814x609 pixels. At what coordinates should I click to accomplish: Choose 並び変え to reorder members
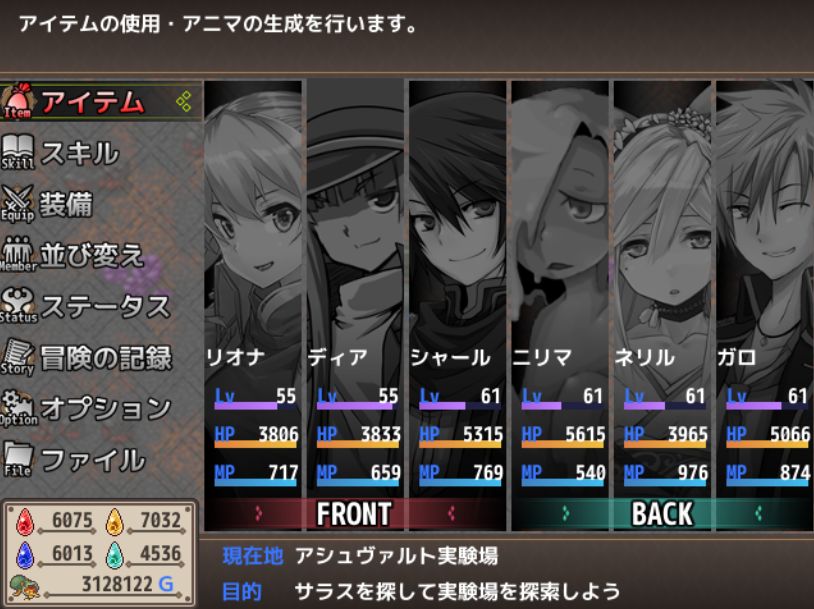[x=91, y=255]
